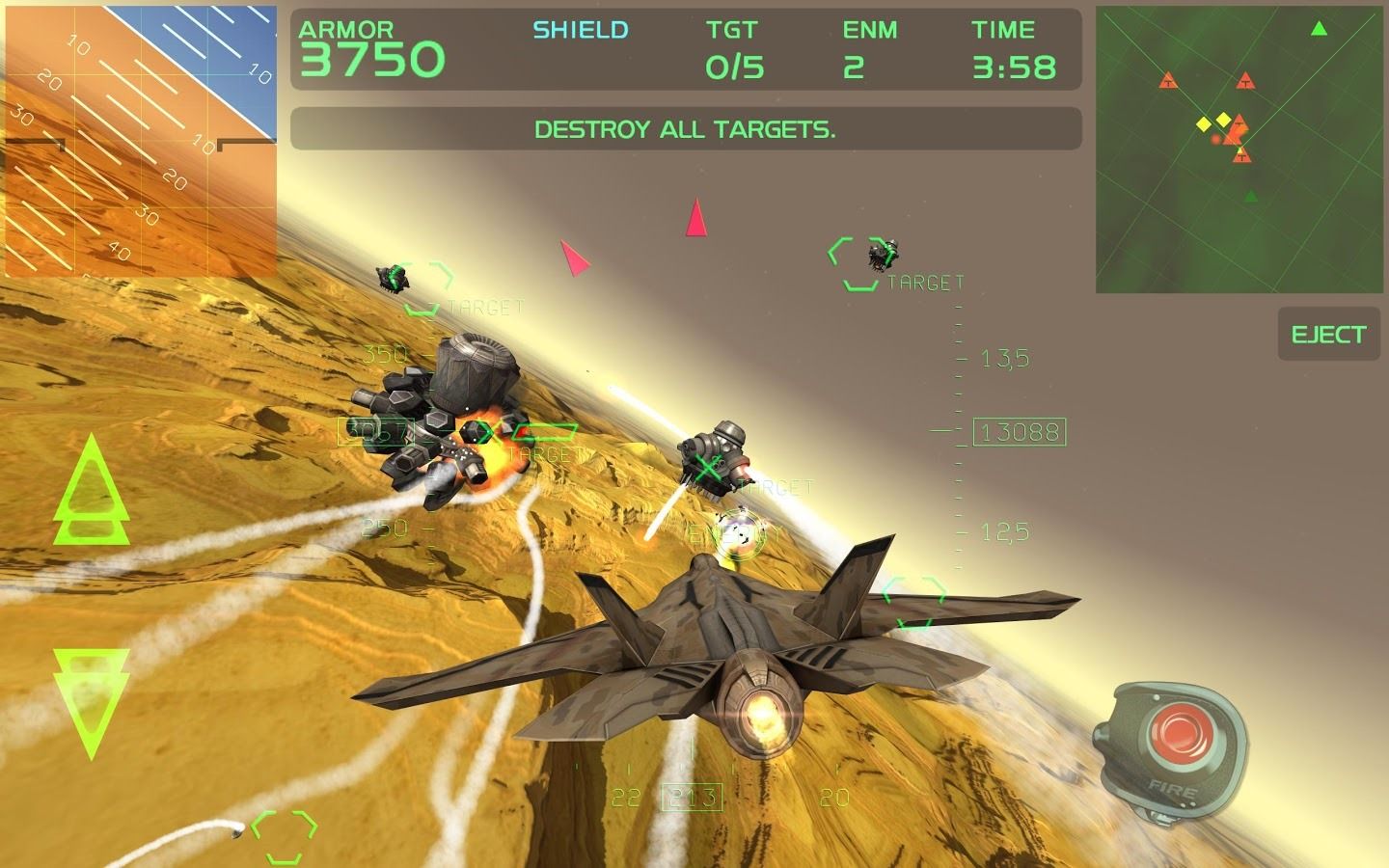Image resolution: width=1389 pixels, height=868 pixels.
Task: Click the TGT 0/5 target counter
Action: 732,48
